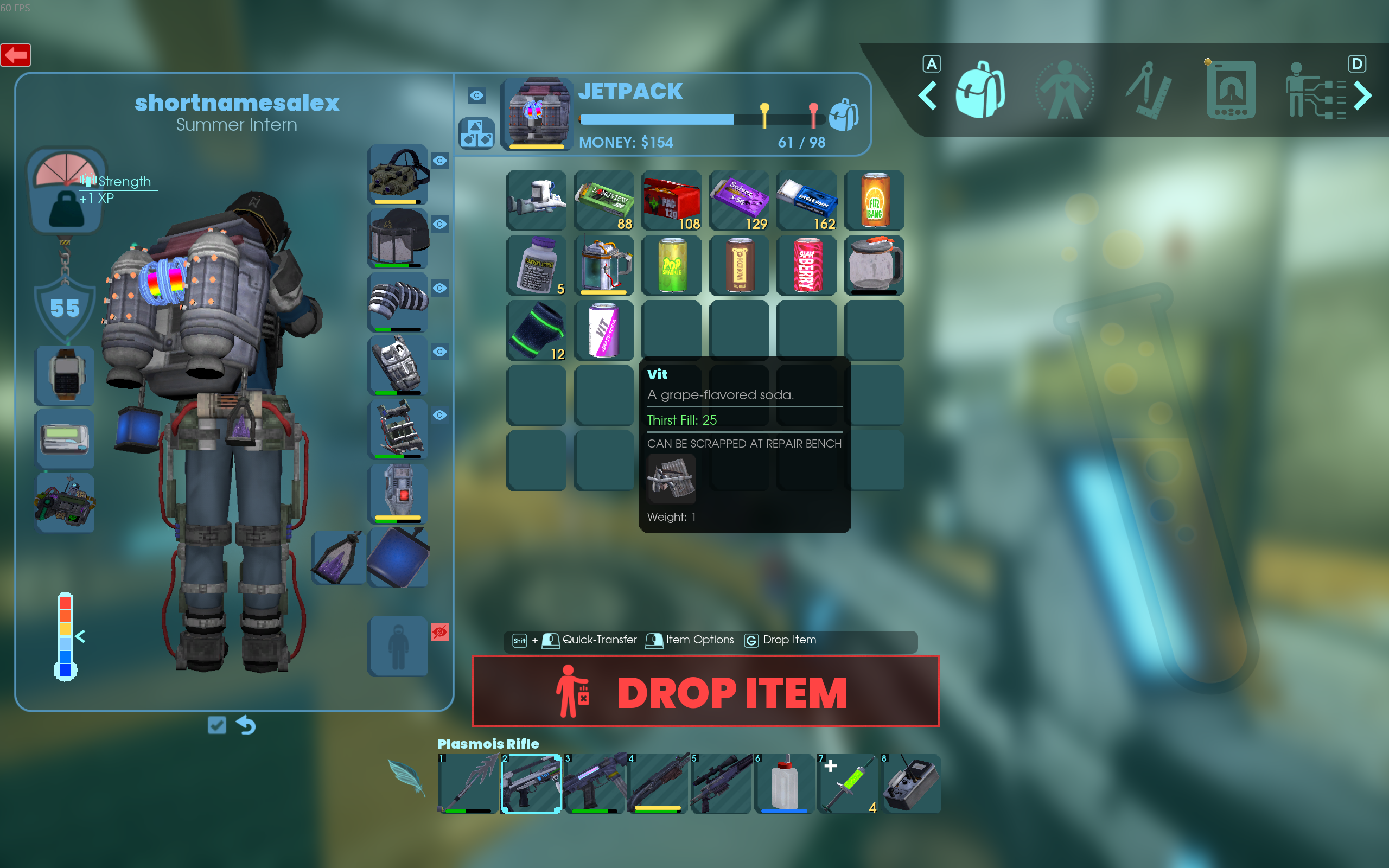
Task: Select the red Frag 12g shell box
Action: click(x=671, y=200)
